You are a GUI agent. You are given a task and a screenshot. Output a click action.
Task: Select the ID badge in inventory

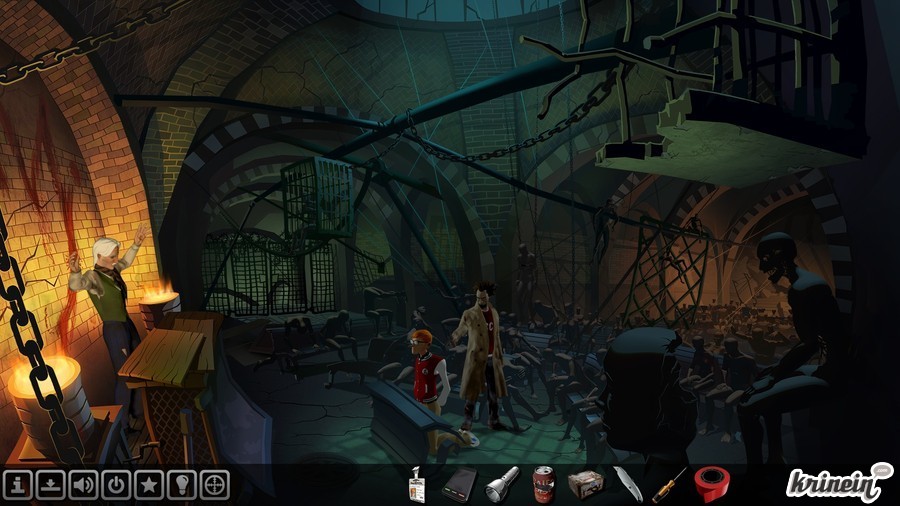(x=418, y=486)
